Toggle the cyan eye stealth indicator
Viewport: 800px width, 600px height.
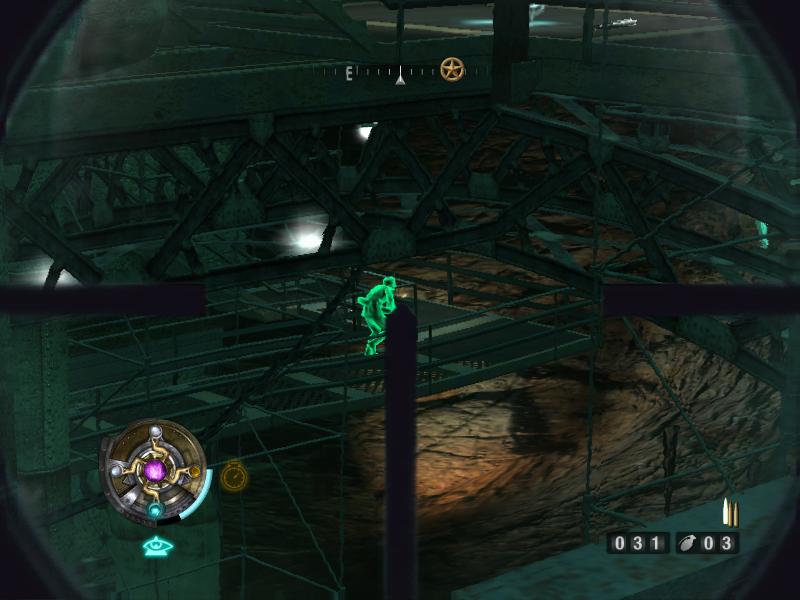tap(155, 546)
